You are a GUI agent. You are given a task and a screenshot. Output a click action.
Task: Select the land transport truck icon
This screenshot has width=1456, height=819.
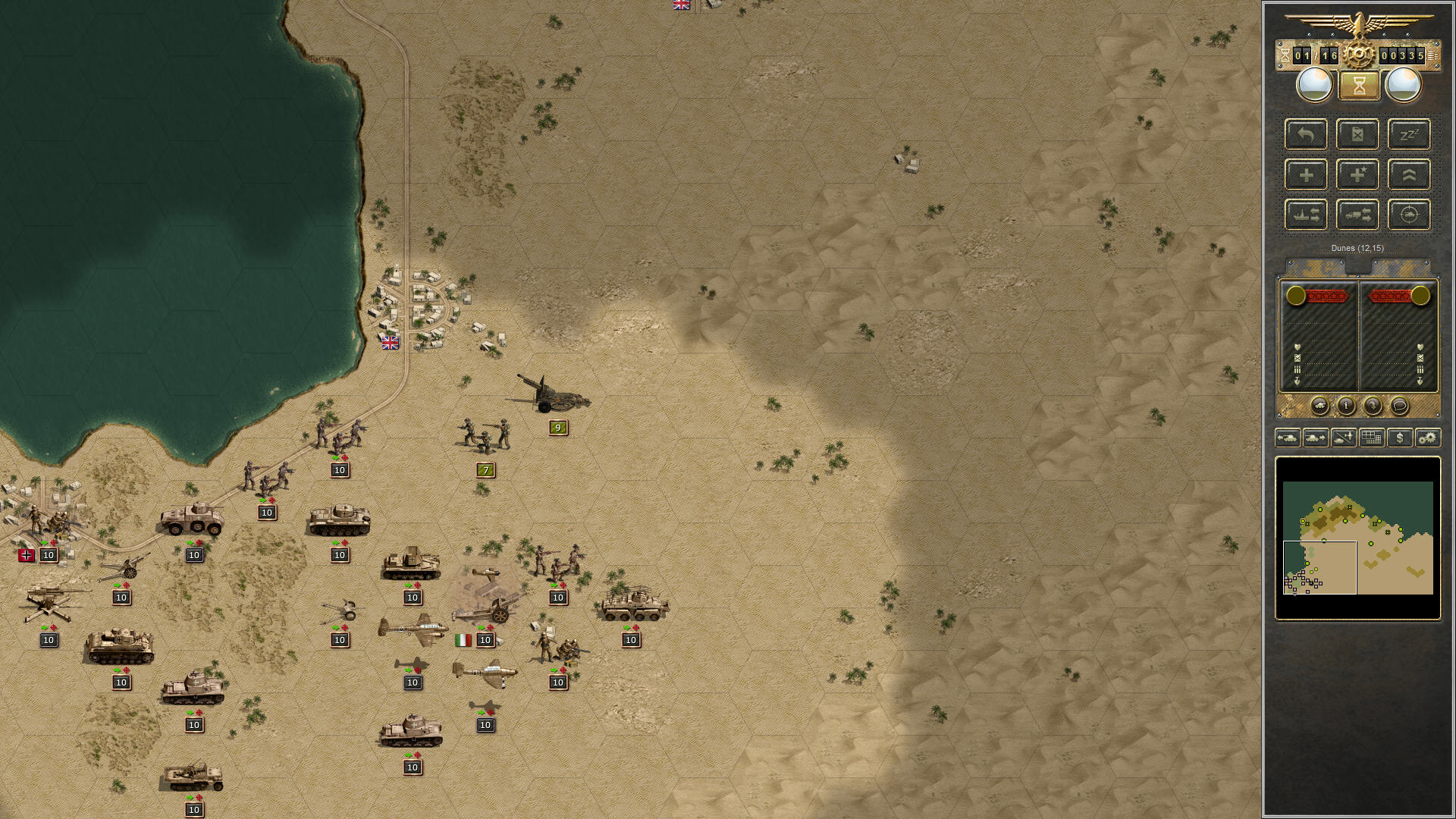point(1357,215)
